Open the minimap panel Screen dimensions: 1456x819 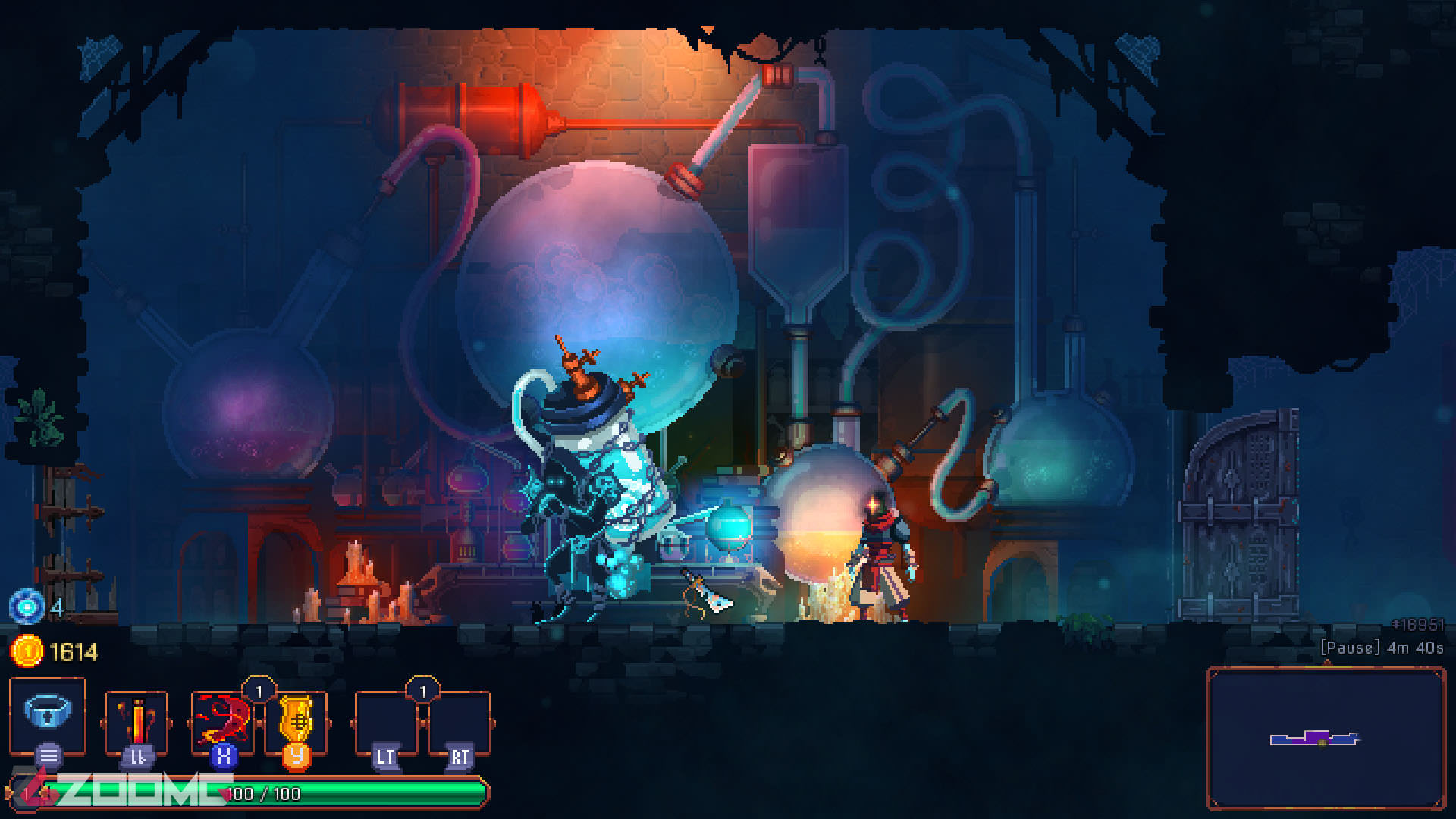coord(1325,739)
